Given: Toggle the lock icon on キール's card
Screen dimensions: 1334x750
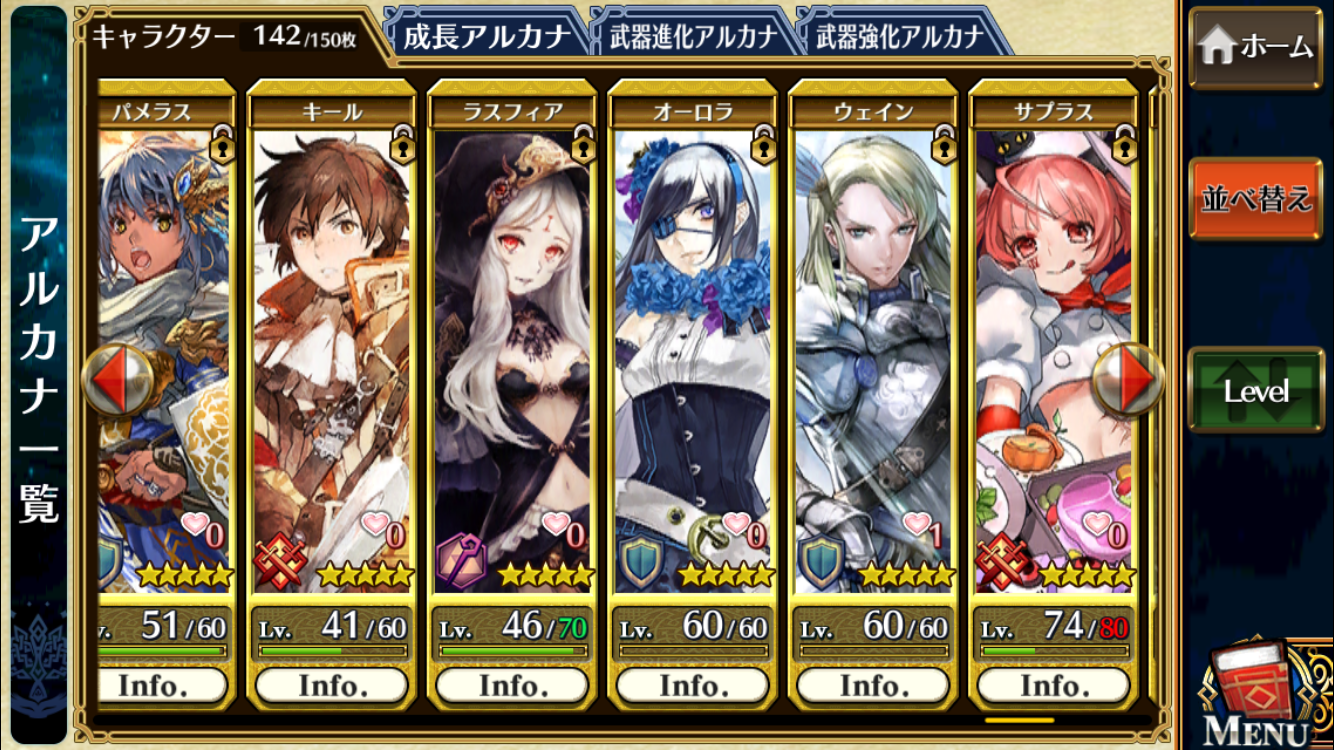Looking at the screenshot, I should pos(402,146).
